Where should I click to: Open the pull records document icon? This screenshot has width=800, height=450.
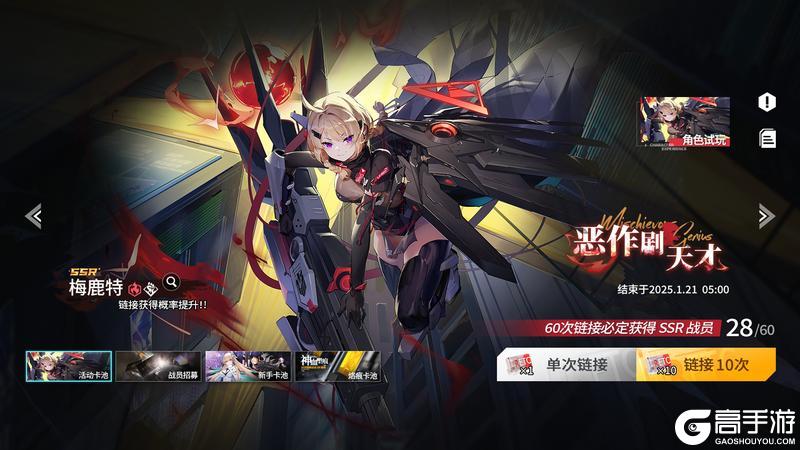click(x=767, y=138)
